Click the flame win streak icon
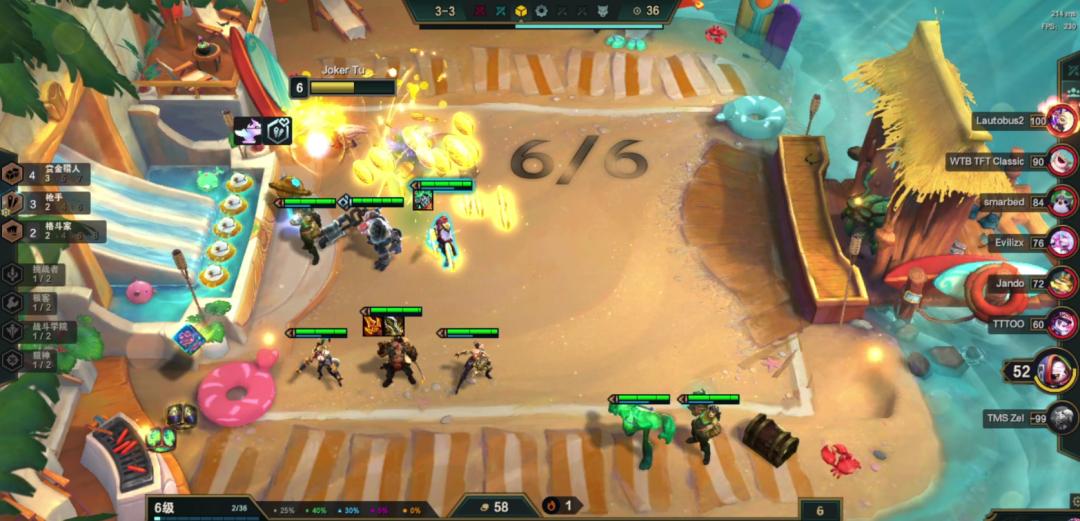This screenshot has width=1080, height=521. click(x=550, y=506)
